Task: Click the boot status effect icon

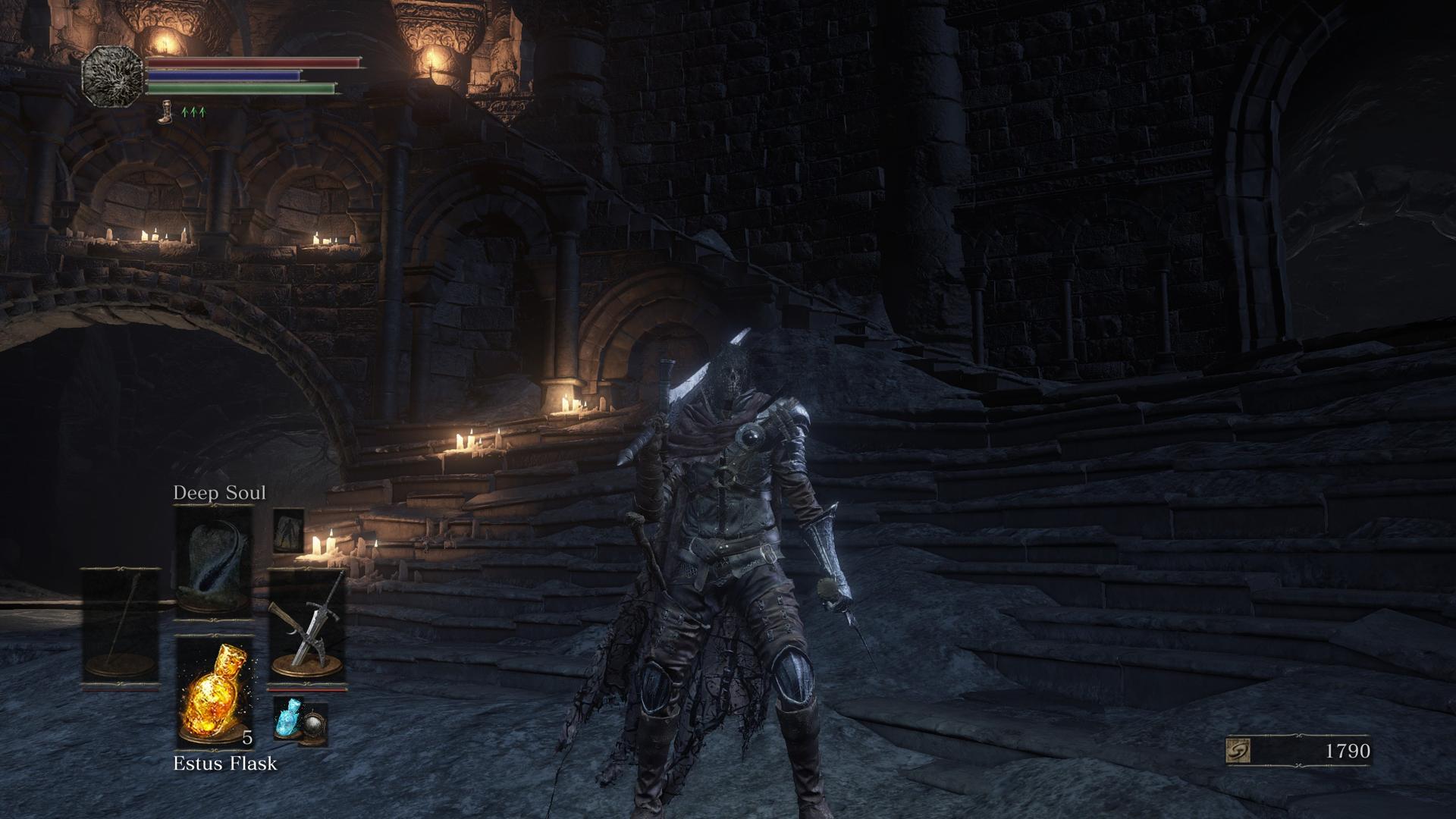Action: click(165, 112)
